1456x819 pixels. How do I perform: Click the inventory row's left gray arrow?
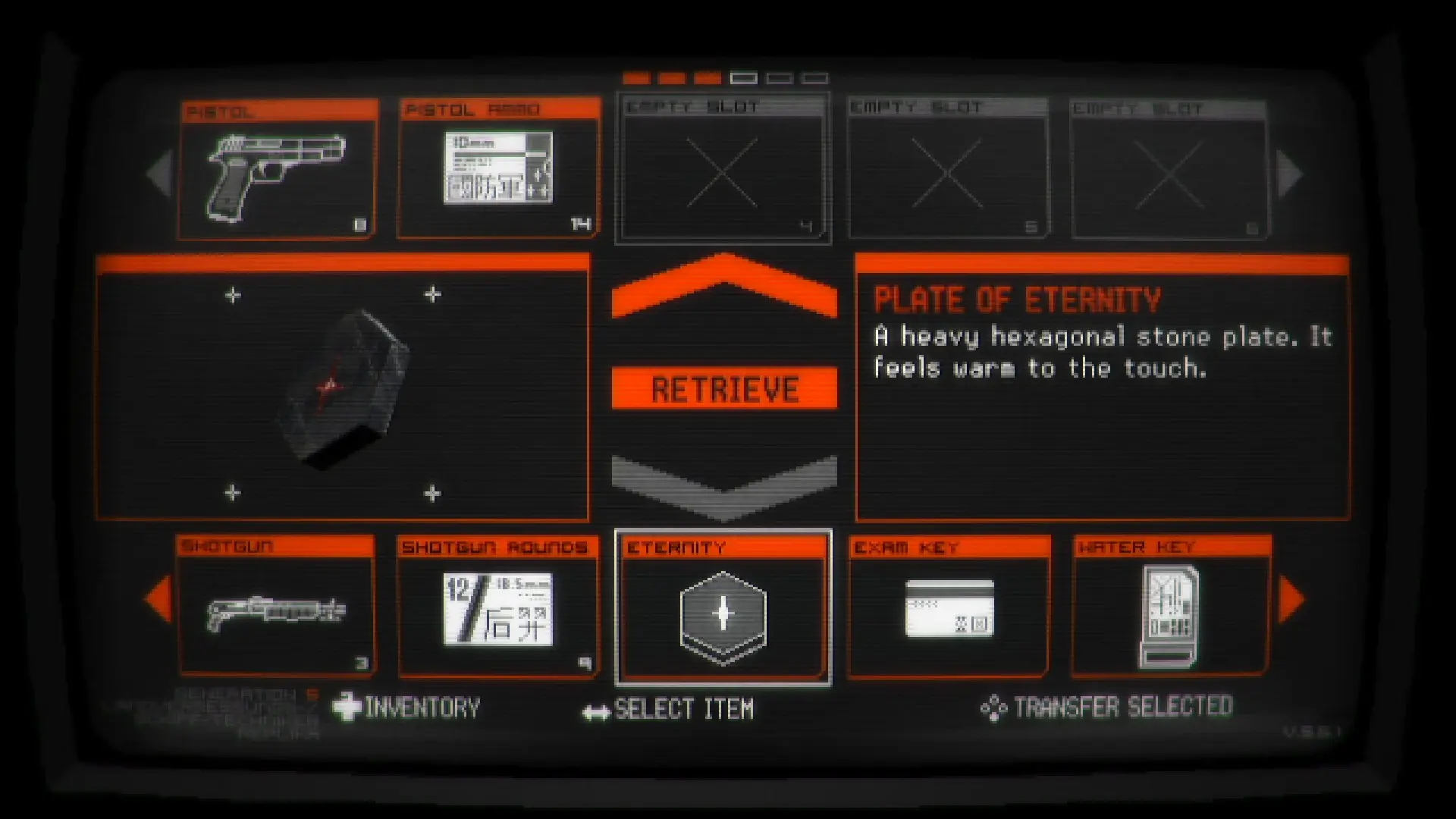click(160, 174)
